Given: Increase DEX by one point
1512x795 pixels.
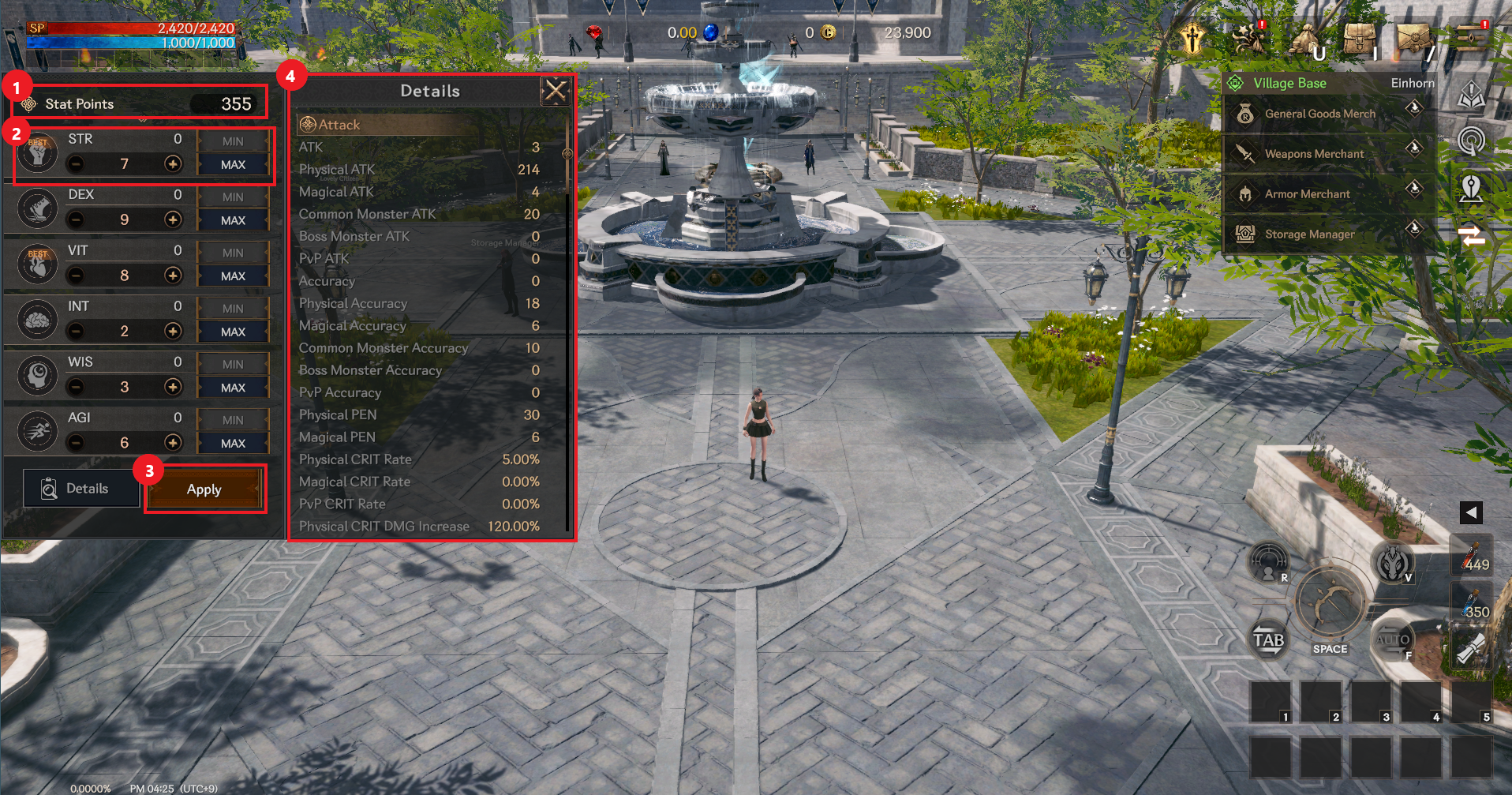Looking at the screenshot, I should (173, 219).
